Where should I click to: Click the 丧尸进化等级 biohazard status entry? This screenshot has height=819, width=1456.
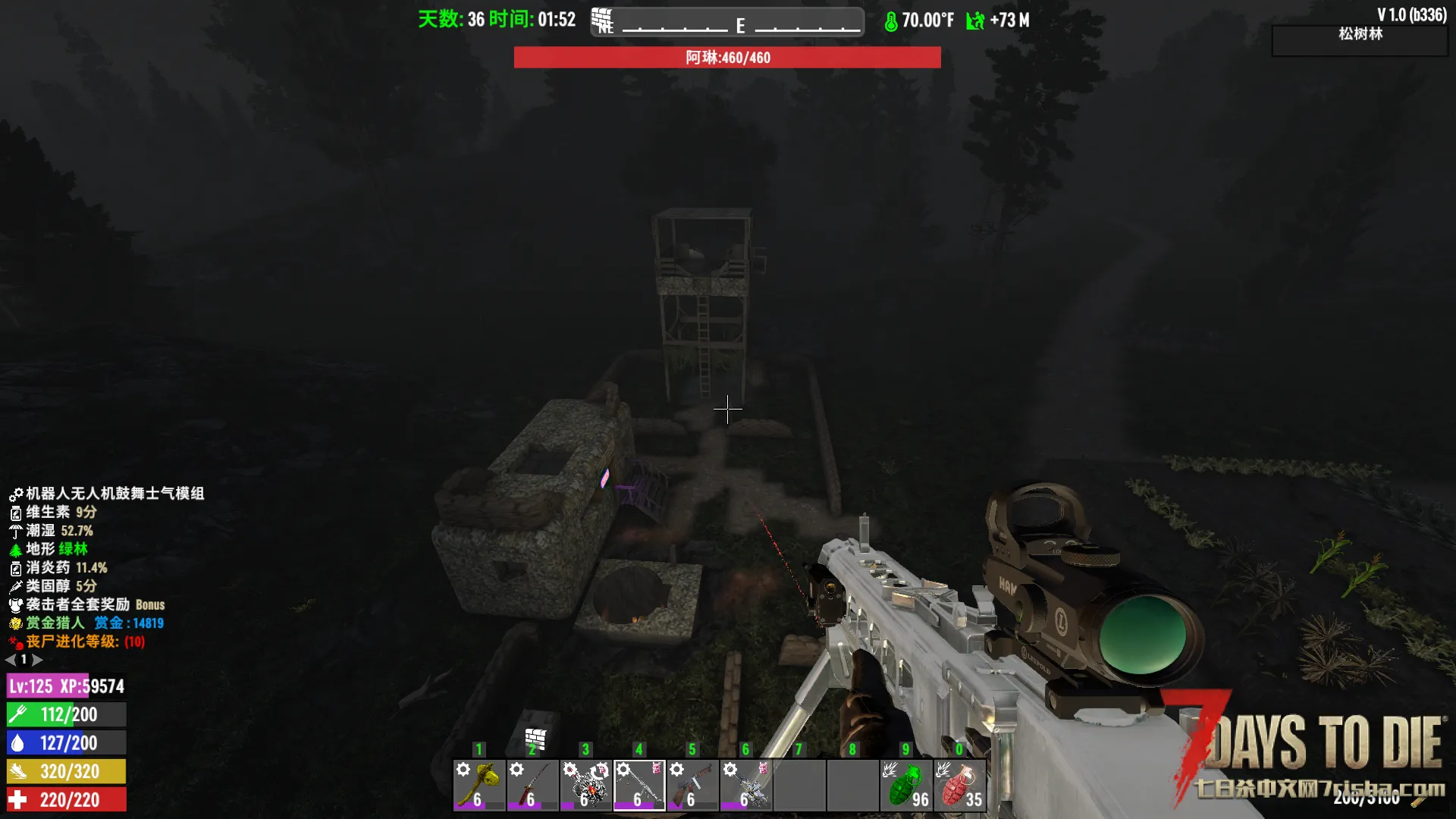tap(76, 642)
